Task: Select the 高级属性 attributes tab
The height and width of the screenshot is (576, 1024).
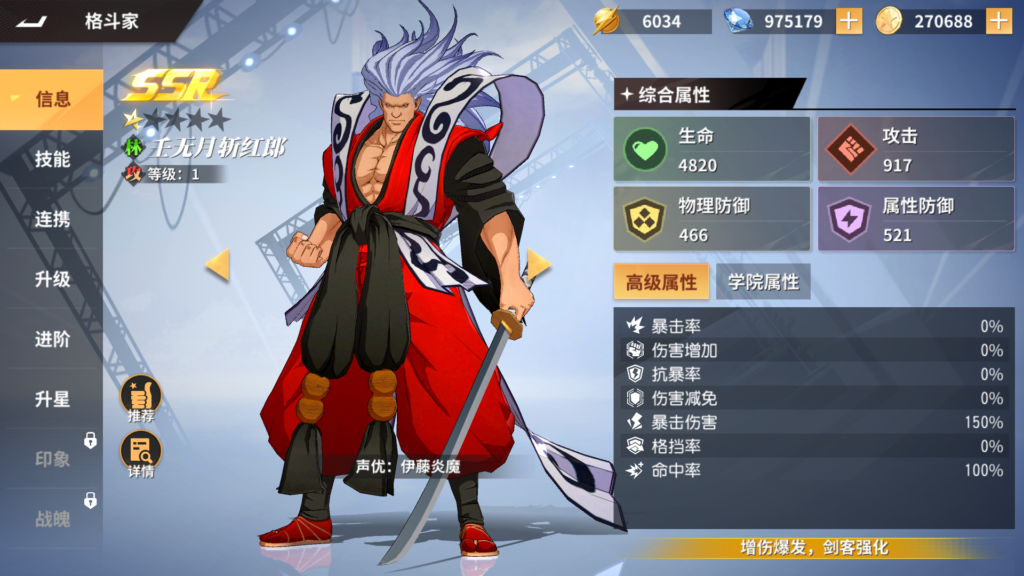Action: [661, 282]
